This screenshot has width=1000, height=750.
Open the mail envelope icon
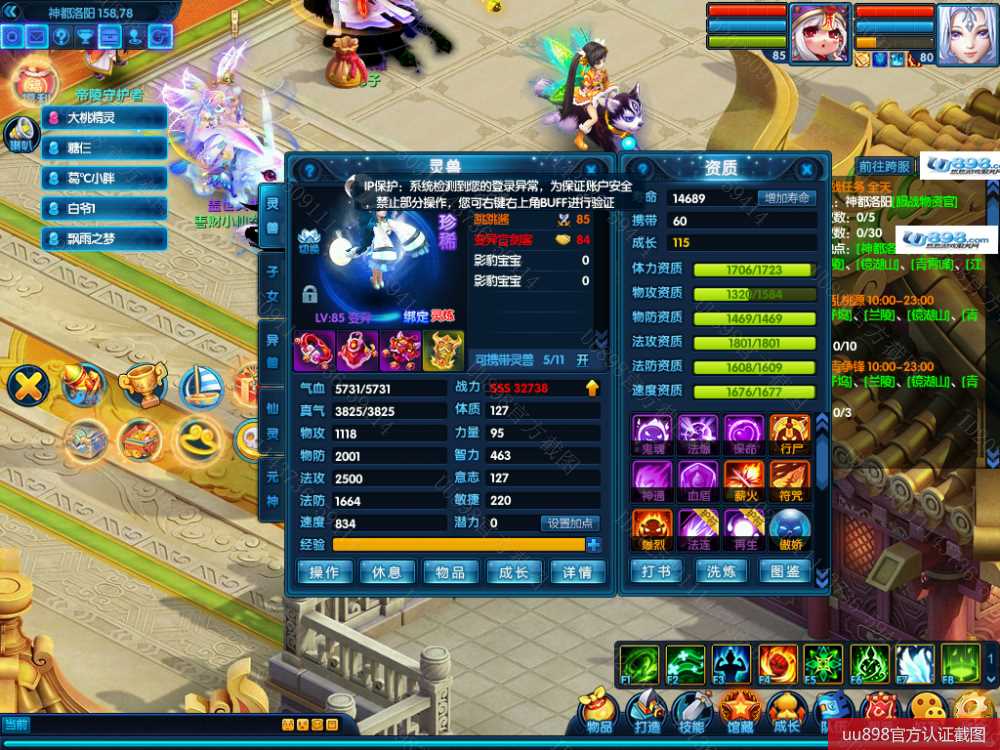coord(37,37)
